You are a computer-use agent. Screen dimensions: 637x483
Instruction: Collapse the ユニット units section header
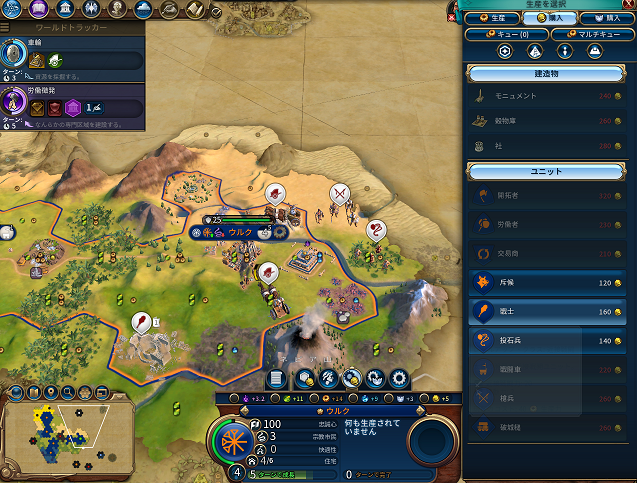click(x=547, y=171)
